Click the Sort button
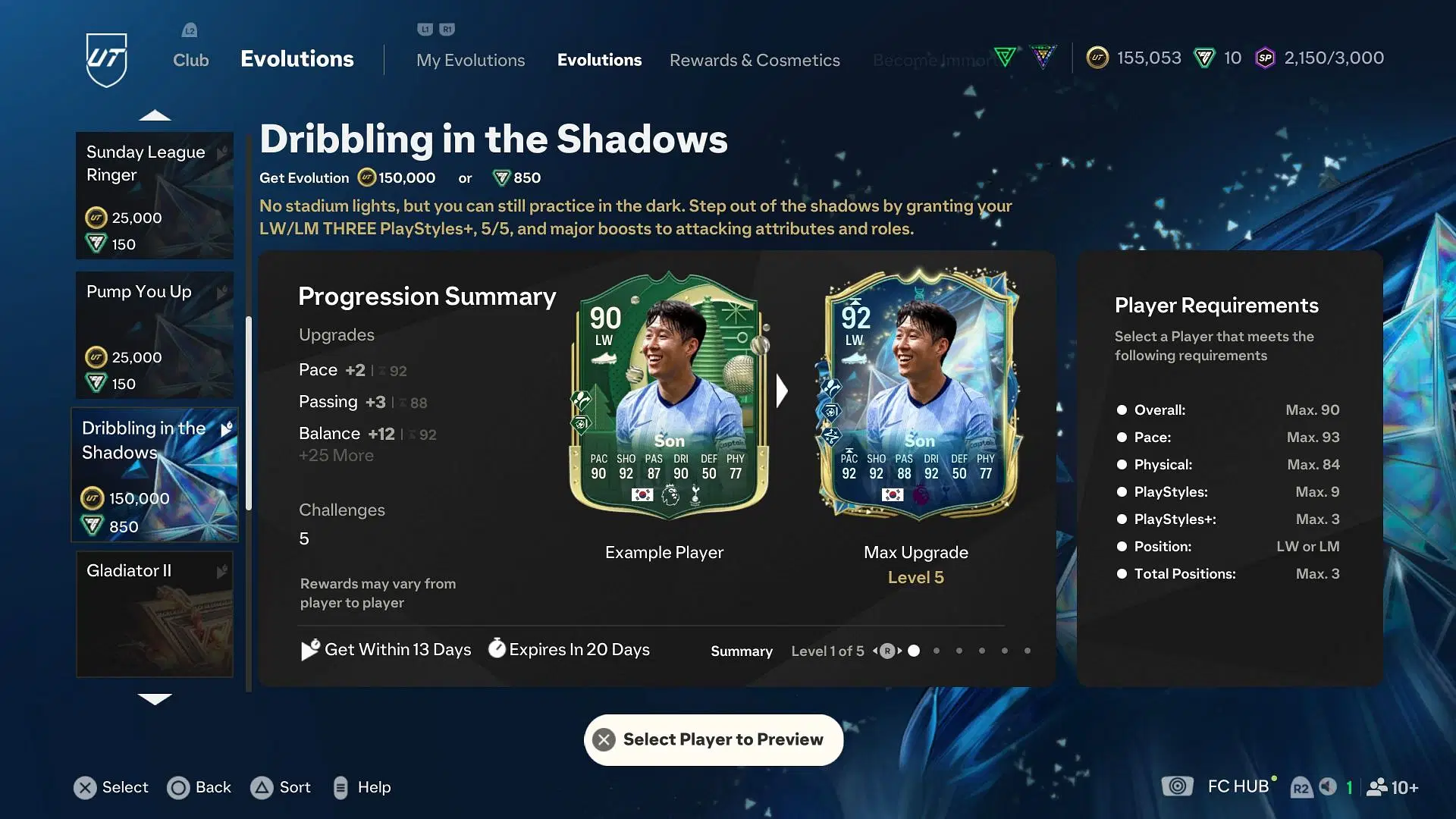 281,787
